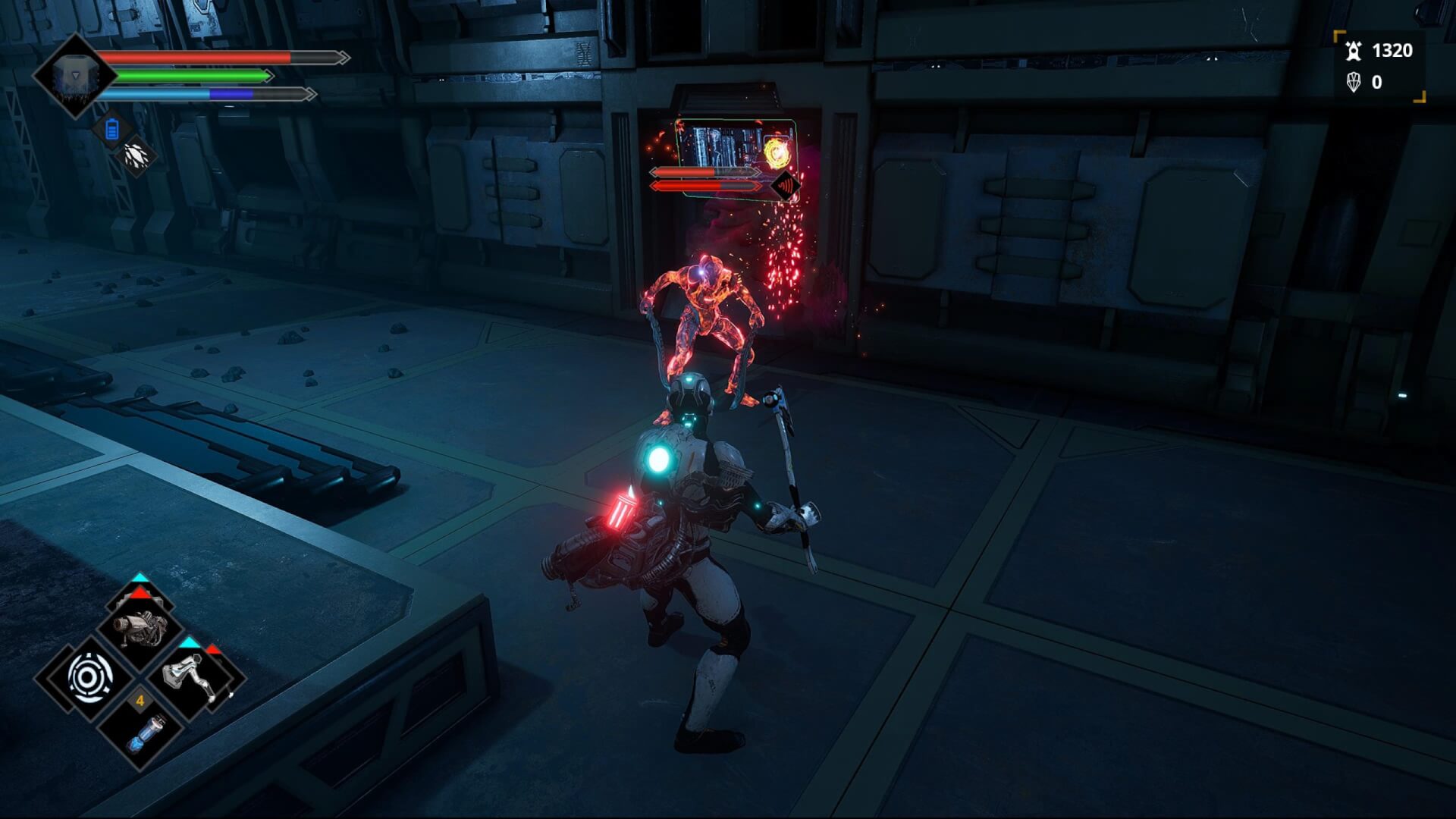Click the enemy's red signal-wave icon
The image size is (1456, 819).
785,186
